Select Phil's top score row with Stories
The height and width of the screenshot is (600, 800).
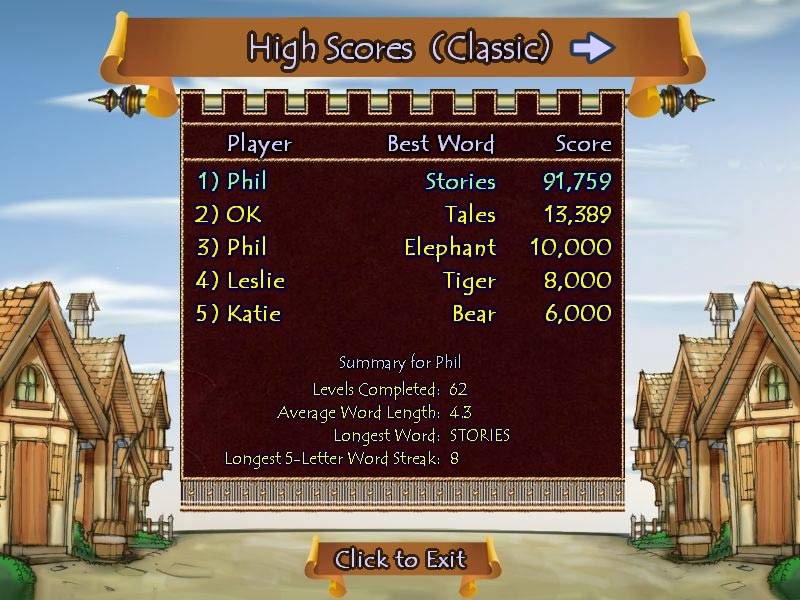(403, 181)
